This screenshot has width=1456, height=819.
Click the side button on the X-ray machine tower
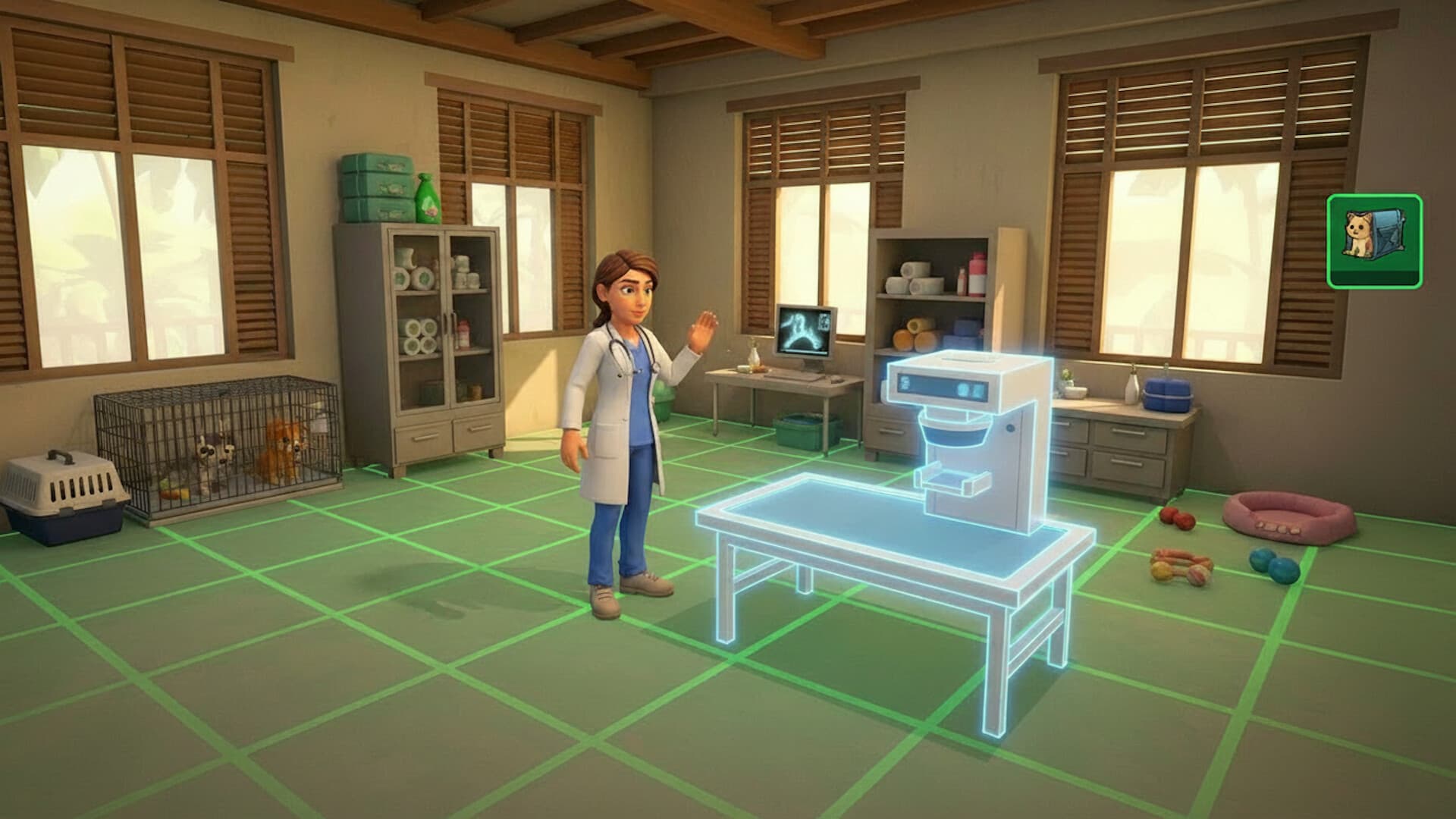point(1011,428)
